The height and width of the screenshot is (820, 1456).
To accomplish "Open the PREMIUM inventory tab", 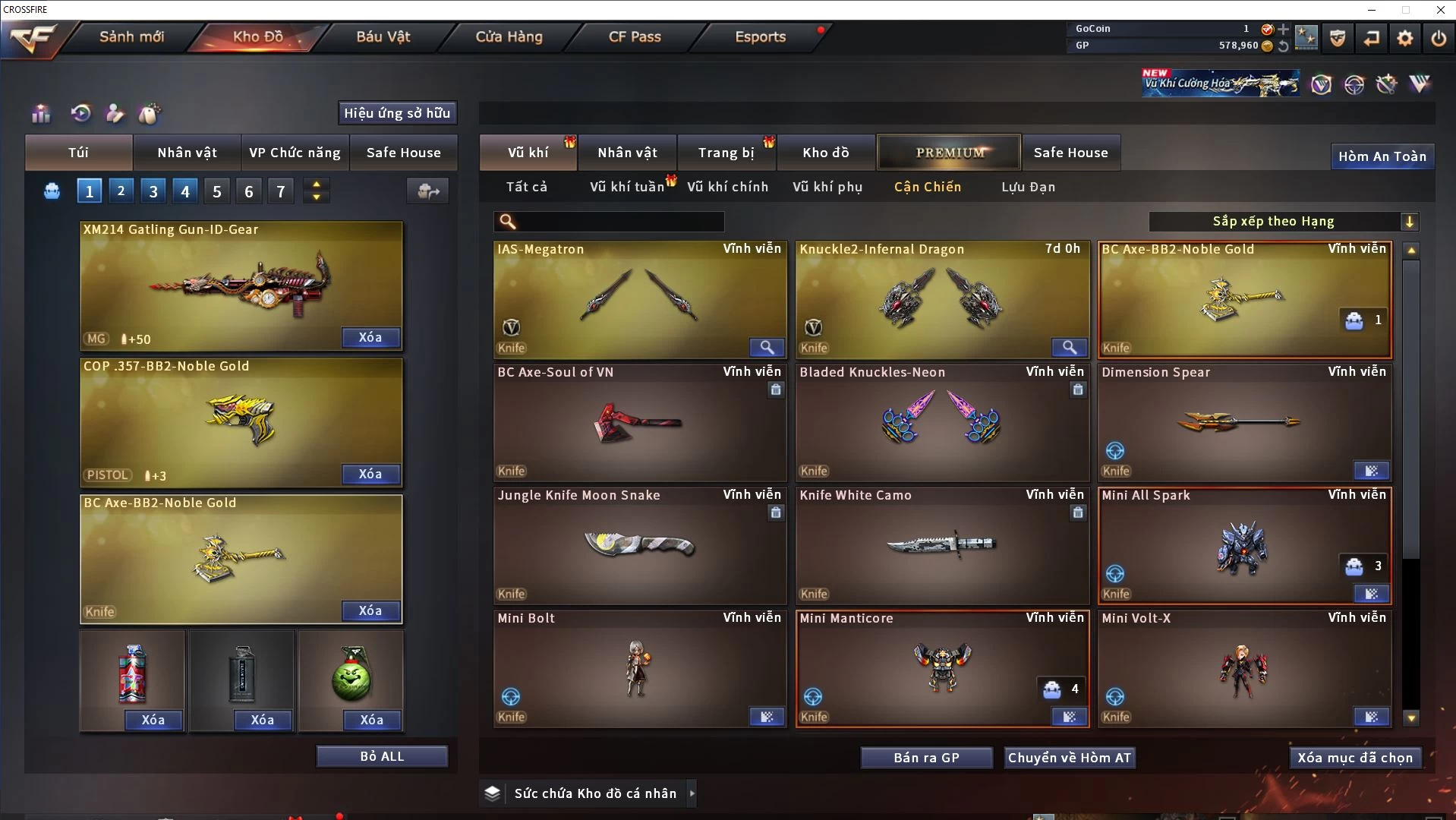I will (x=950, y=153).
